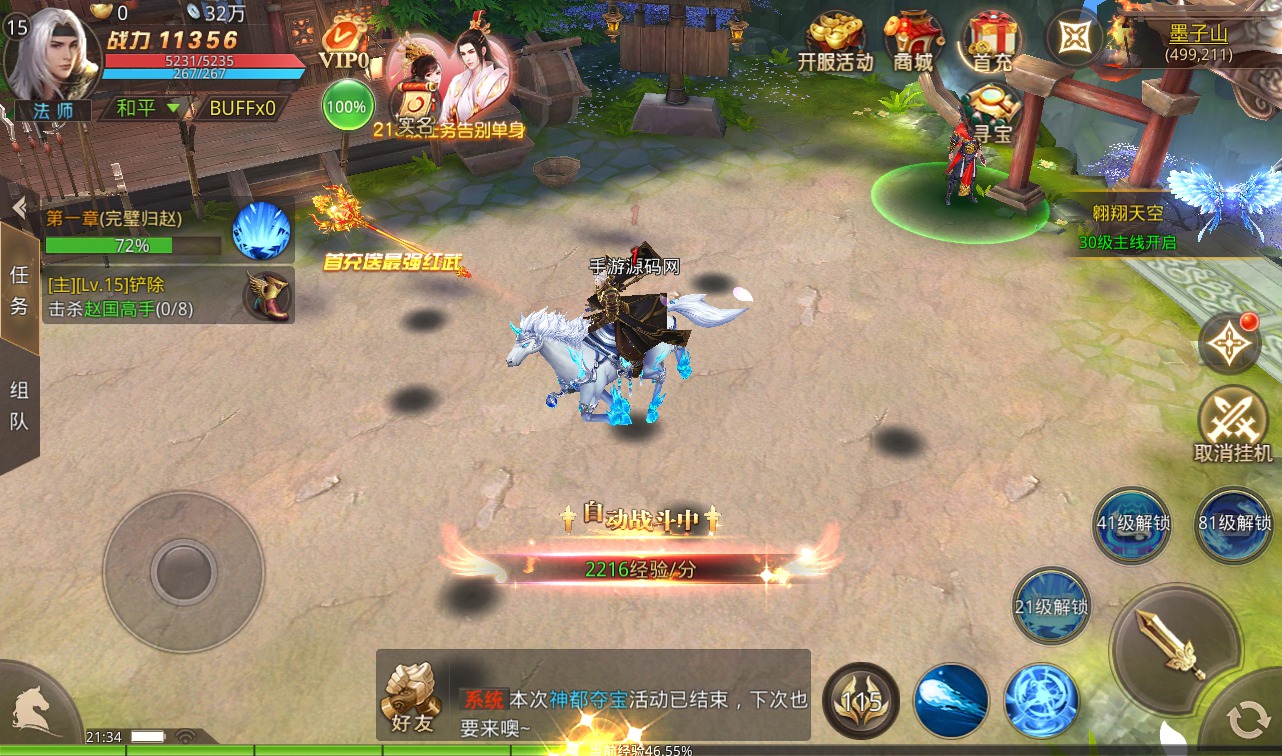Switch to the 任务 quest tab
Image resolution: width=1282 pixels, height=756 pixels.
(21, 290)
